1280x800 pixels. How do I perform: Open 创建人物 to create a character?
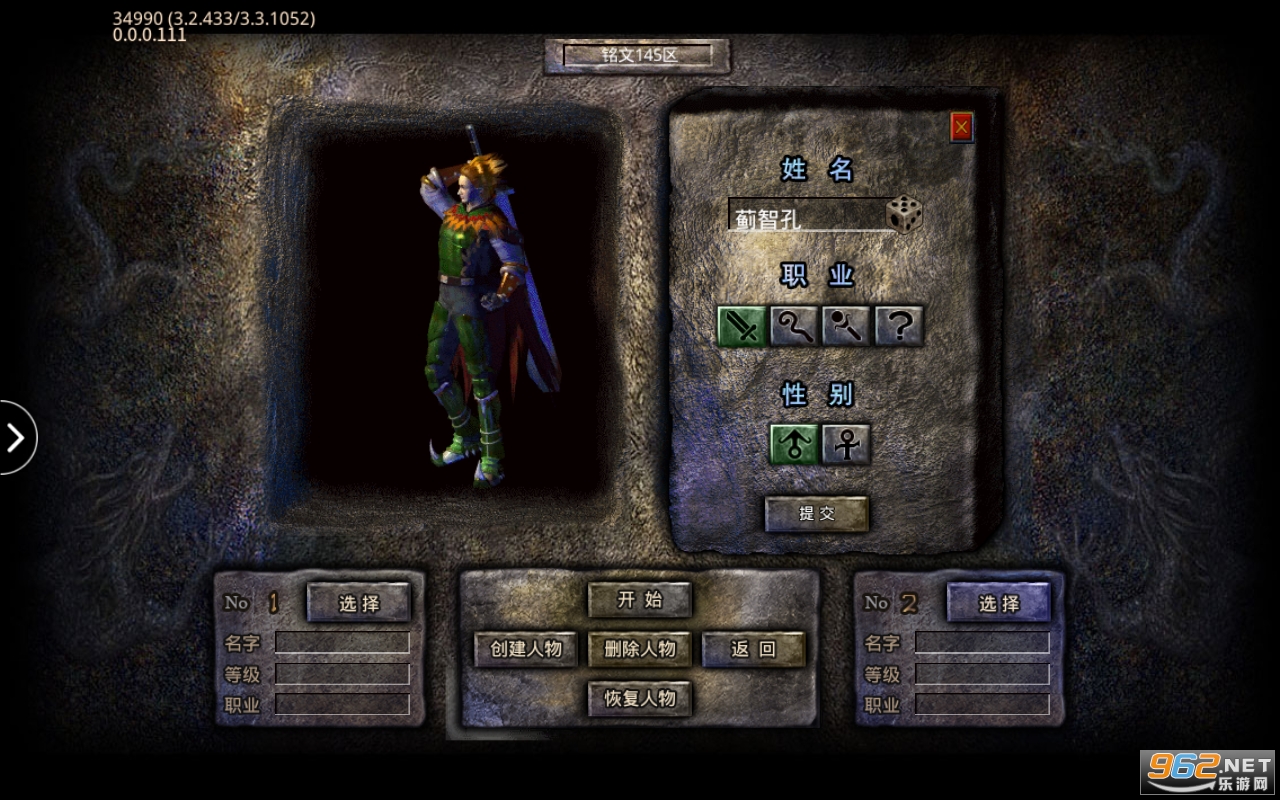tap(526, 649)
